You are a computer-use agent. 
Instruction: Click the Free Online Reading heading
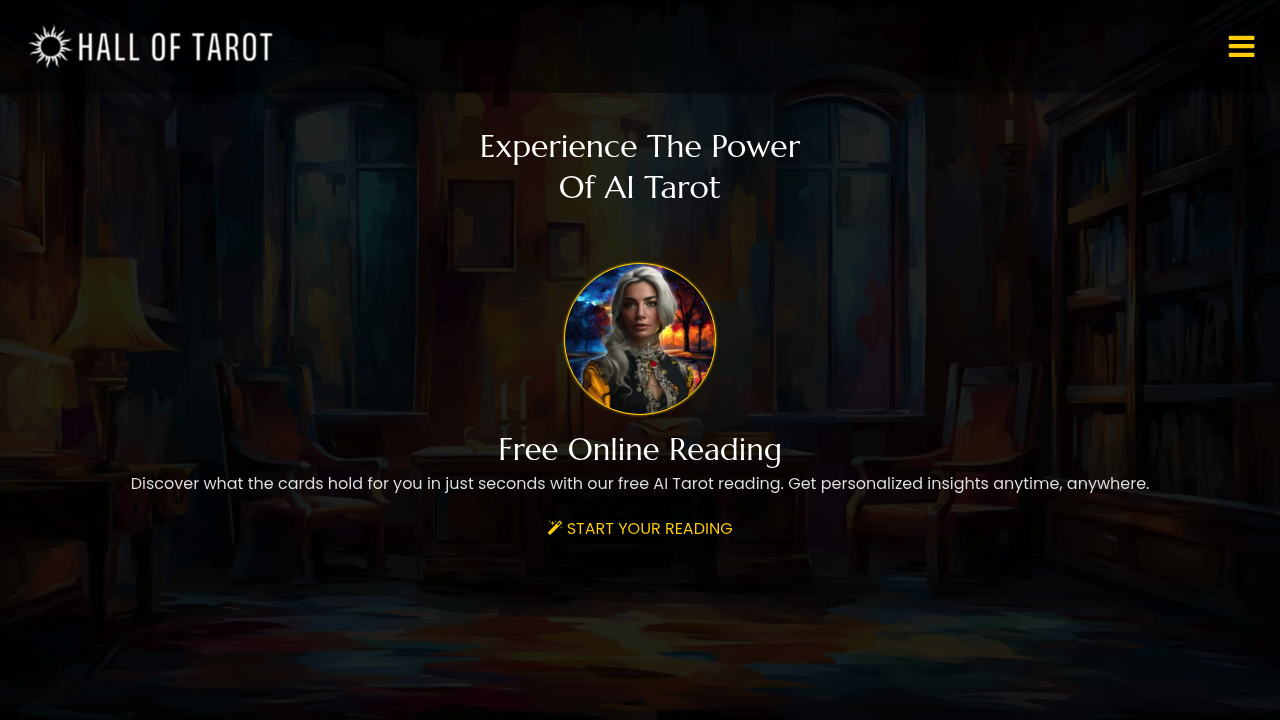(x=639, y=450)
